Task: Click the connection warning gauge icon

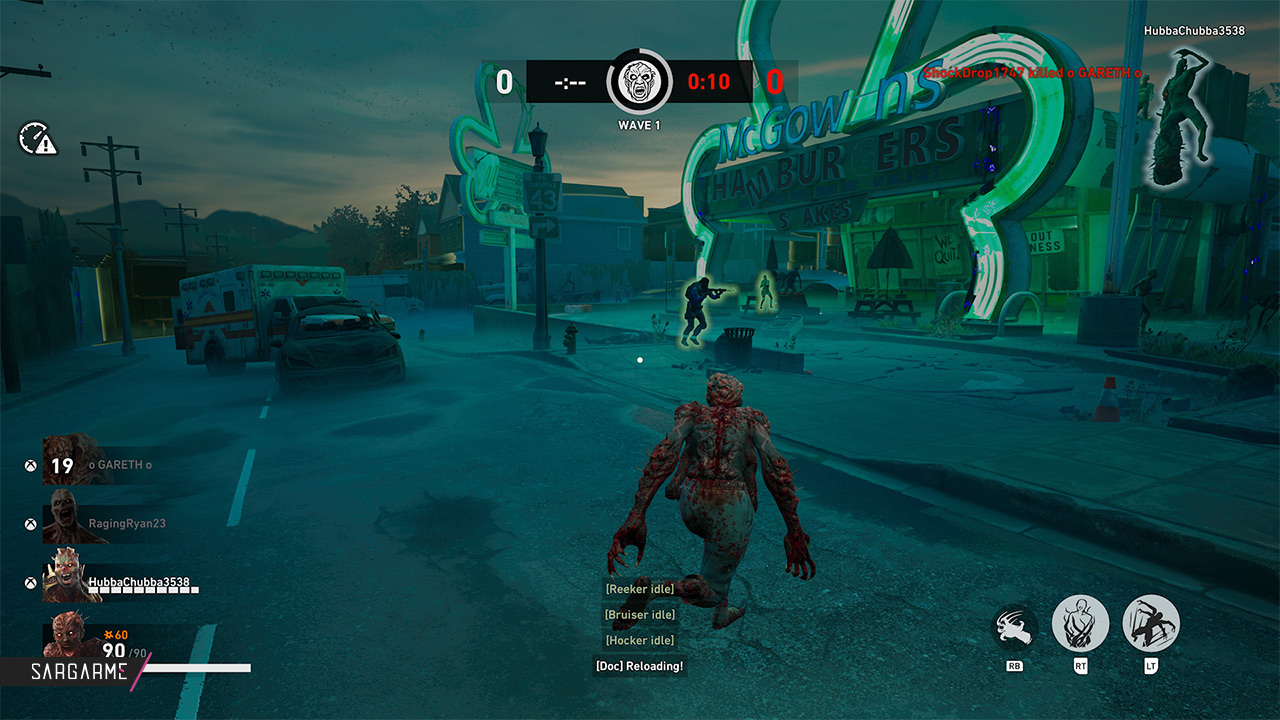Action: click(37, 139)
